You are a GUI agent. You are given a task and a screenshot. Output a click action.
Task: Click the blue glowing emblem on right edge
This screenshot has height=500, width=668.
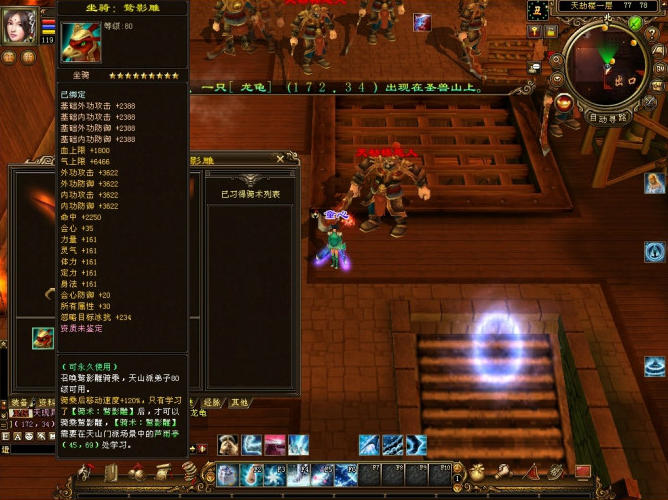[655, 252]
